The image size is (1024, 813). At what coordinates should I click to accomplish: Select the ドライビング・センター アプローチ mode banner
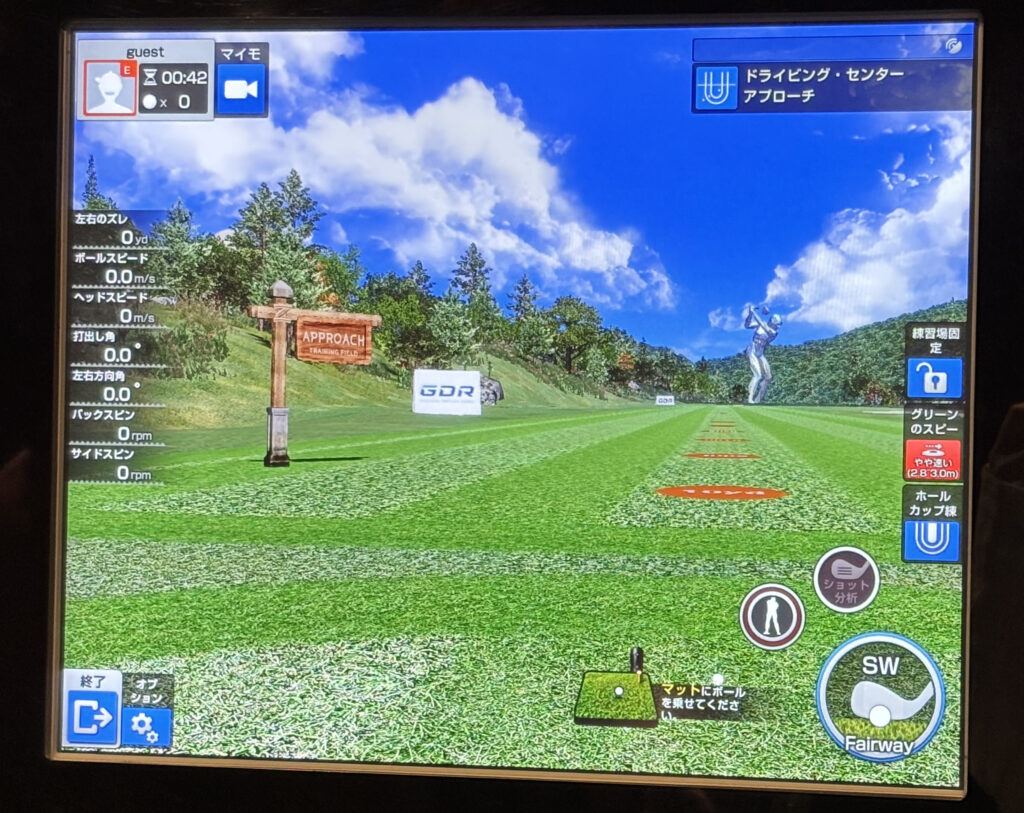831,87
